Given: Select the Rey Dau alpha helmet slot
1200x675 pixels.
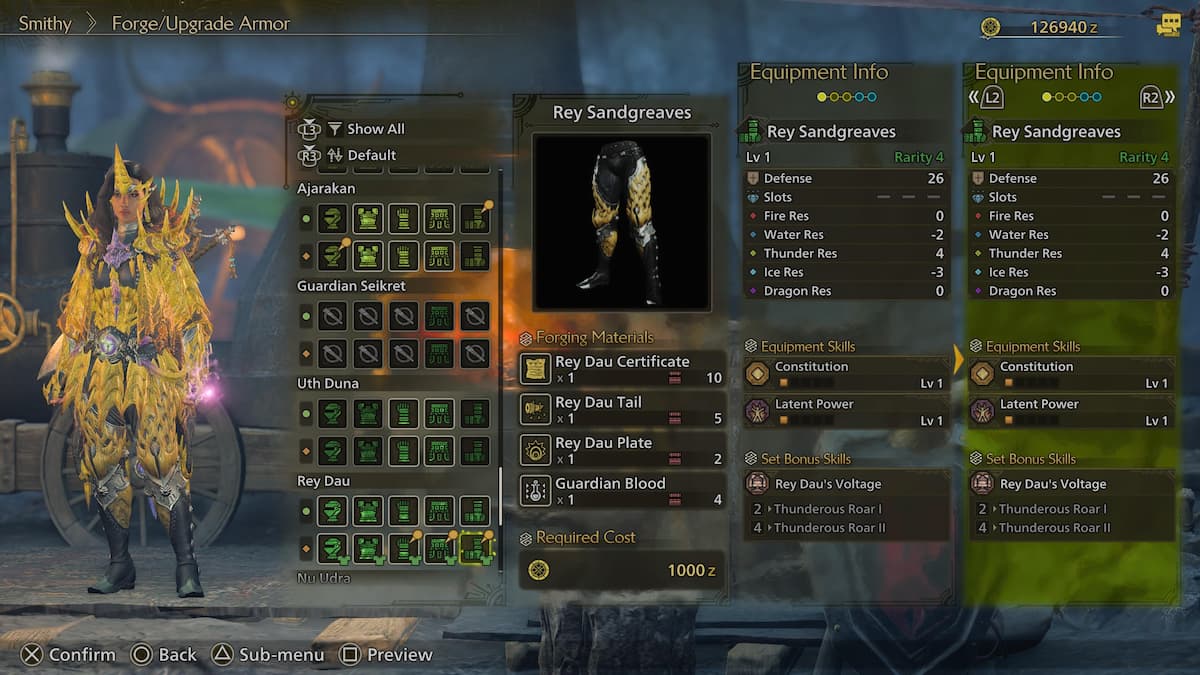Looking at the screenshot, I should point(332,512).
